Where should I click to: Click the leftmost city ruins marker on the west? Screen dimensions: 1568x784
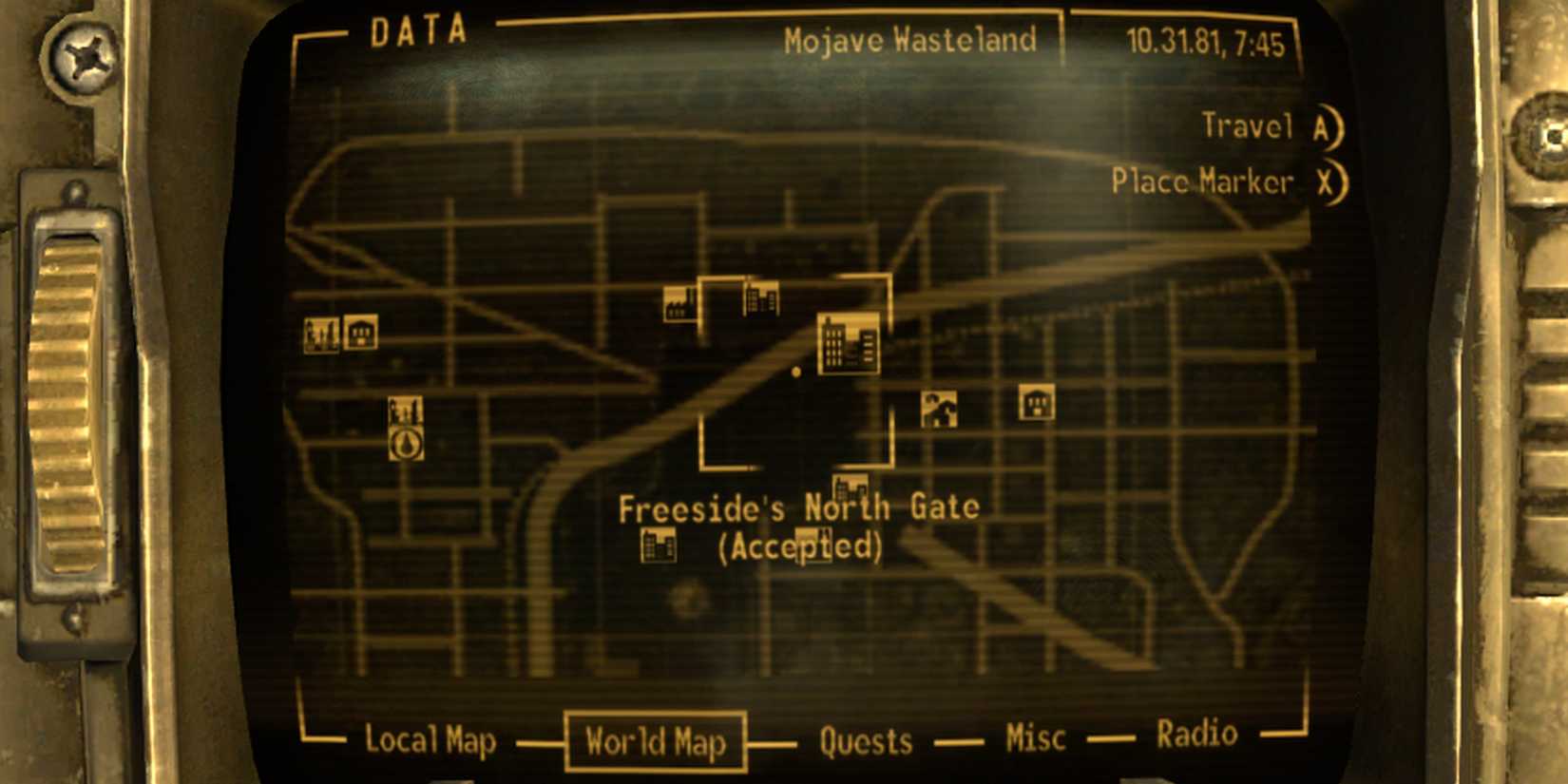pos(323,335)
